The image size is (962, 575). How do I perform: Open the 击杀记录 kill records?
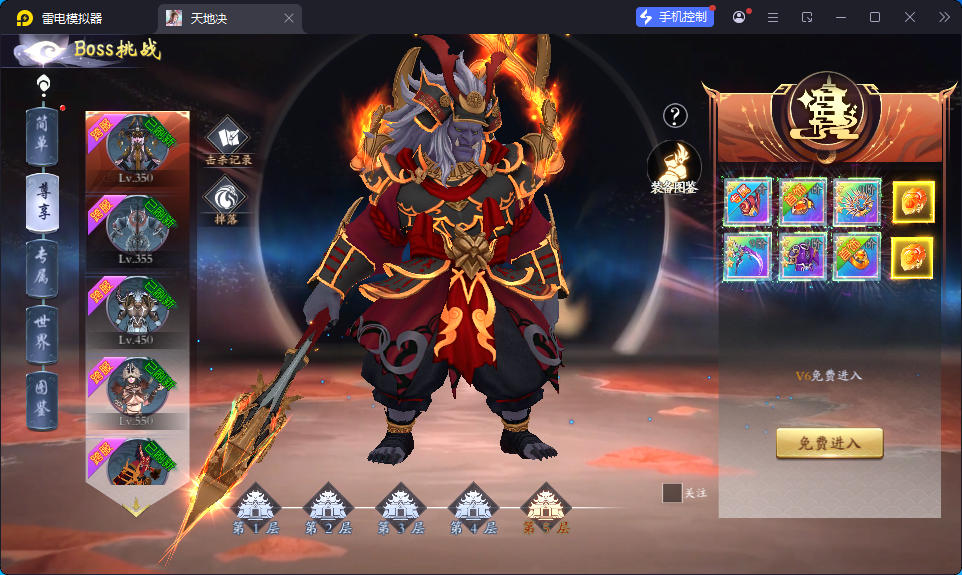click(x=228, y=140)
